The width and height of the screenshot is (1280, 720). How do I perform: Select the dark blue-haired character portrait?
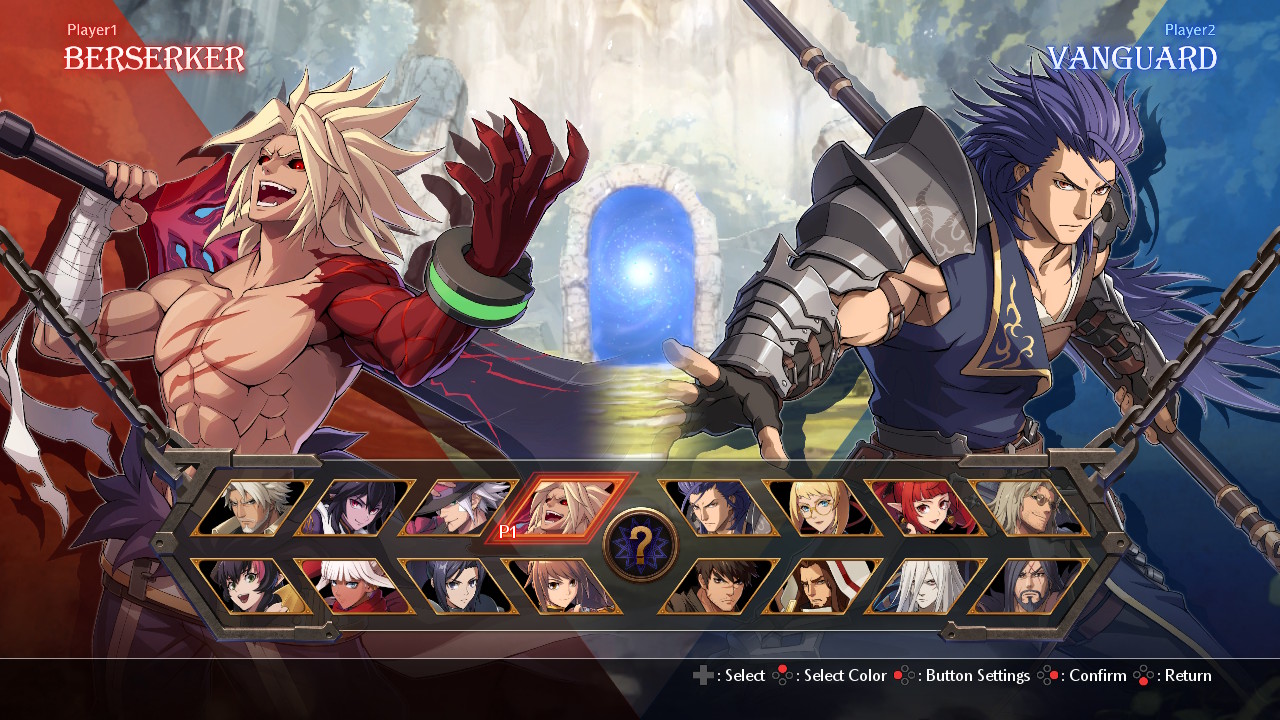(461, 586)
